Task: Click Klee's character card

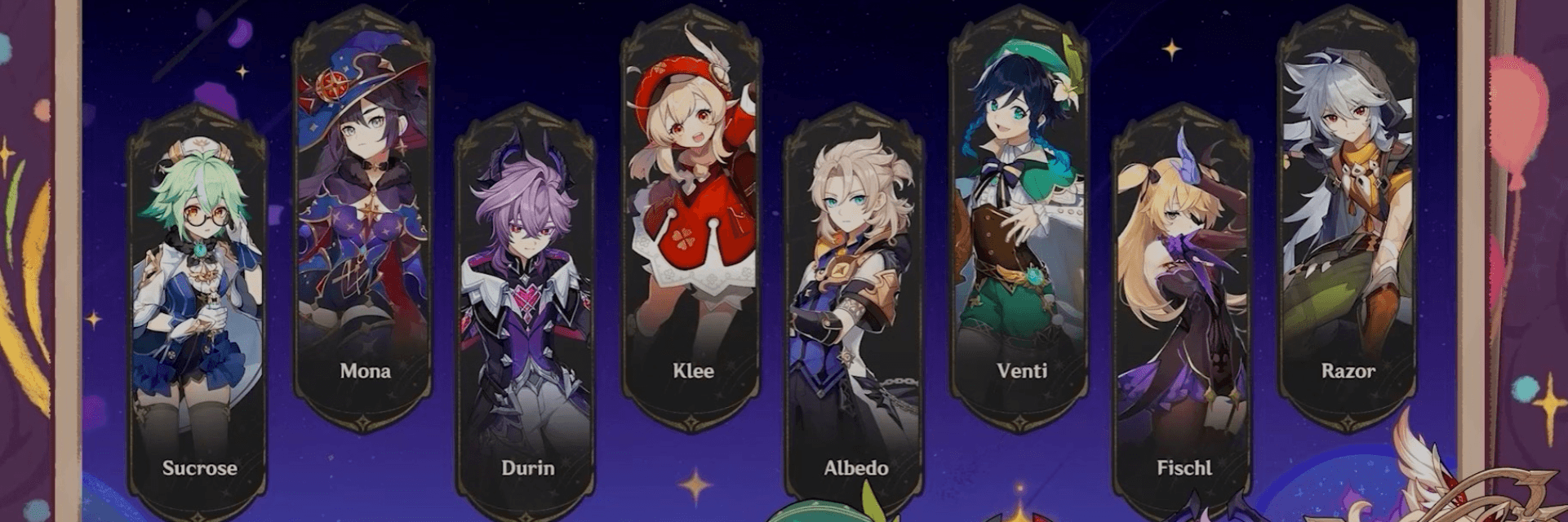Action: (x=692, y=220)
